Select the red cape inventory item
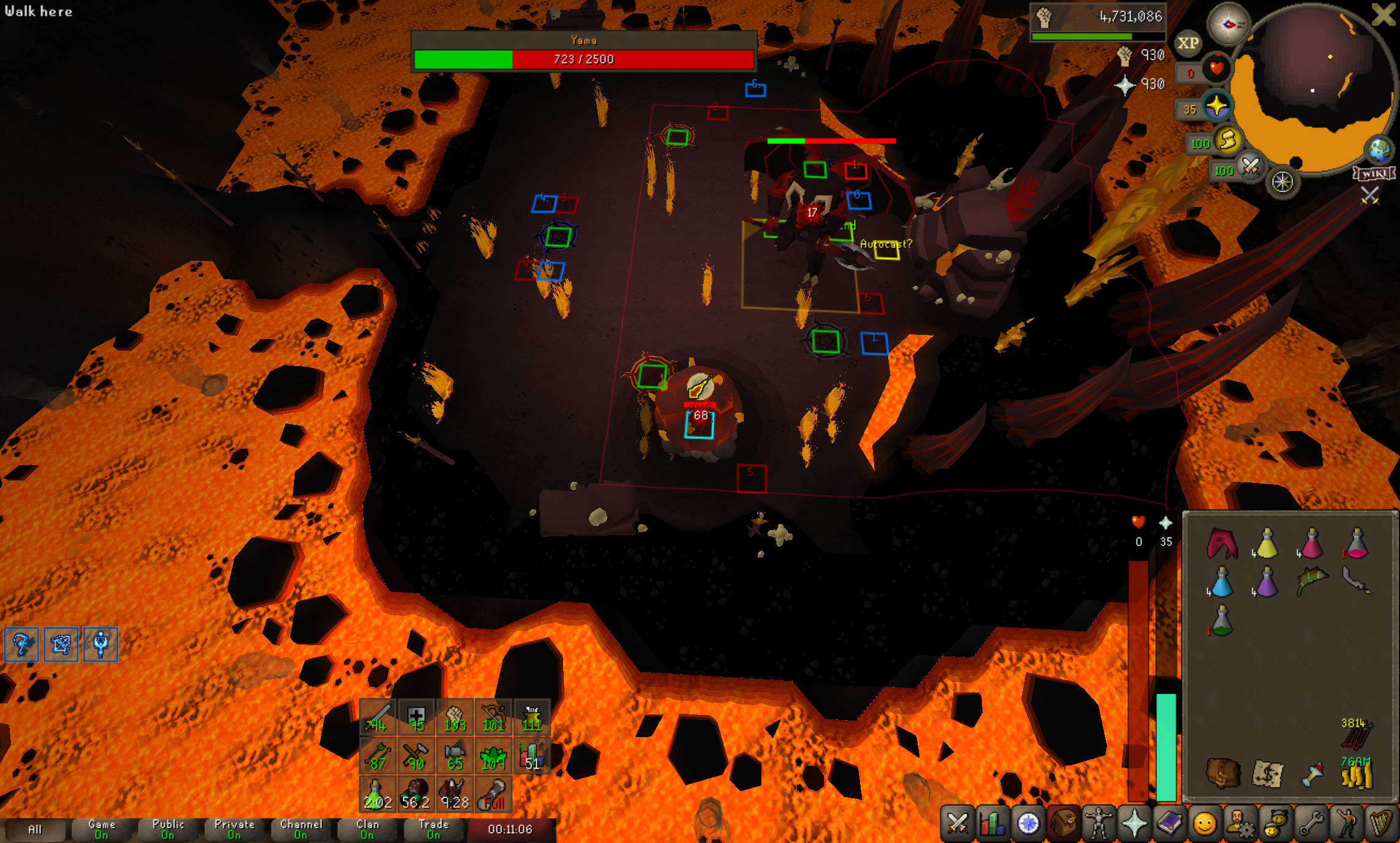This screenshot has width=1400, height=843. tap(1222, 544)
